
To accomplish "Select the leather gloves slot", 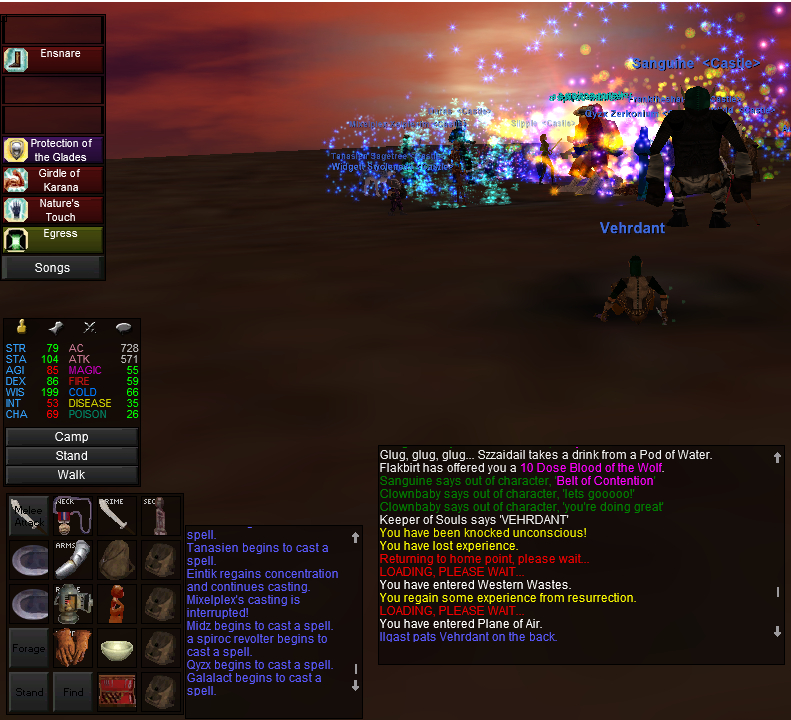I will 72,648.
